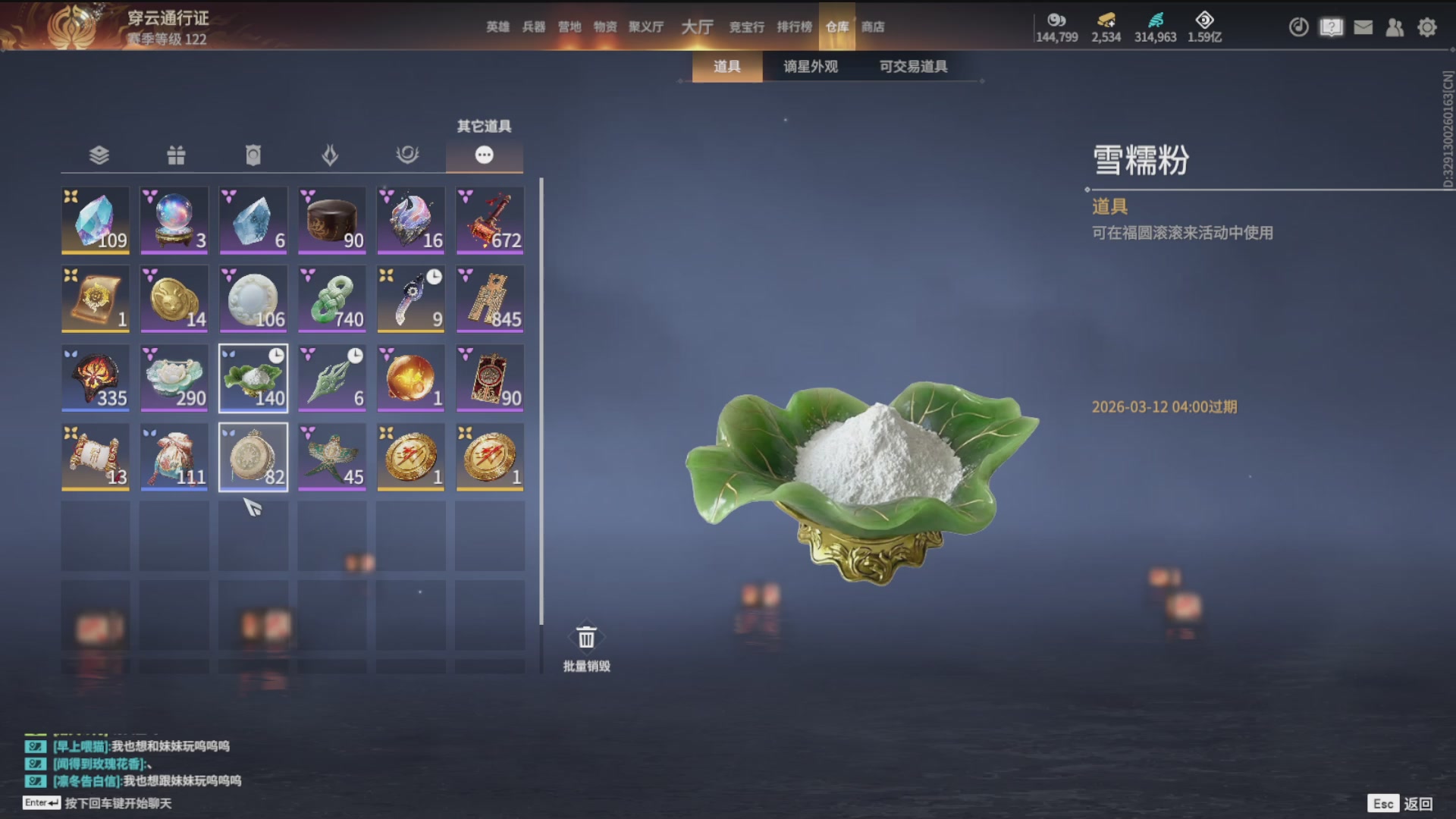Open the help guidebook icon
1456x819 pixels.
click(x=1331, y=27)
